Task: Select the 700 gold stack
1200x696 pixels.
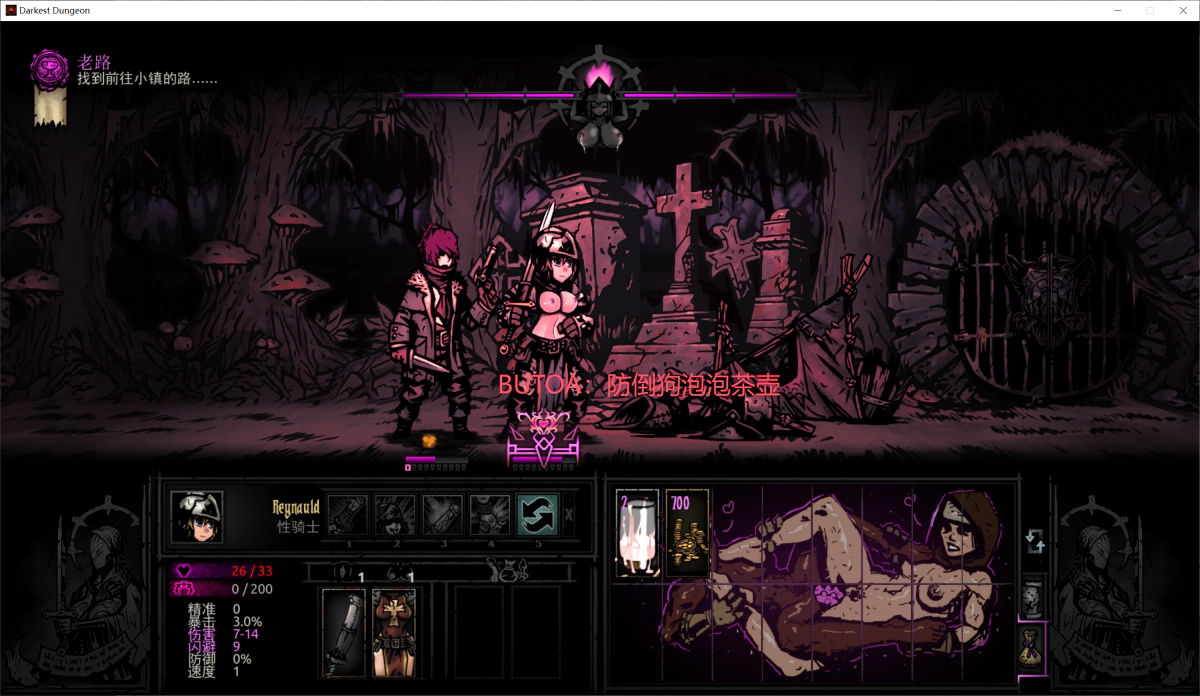Action: 687,533
